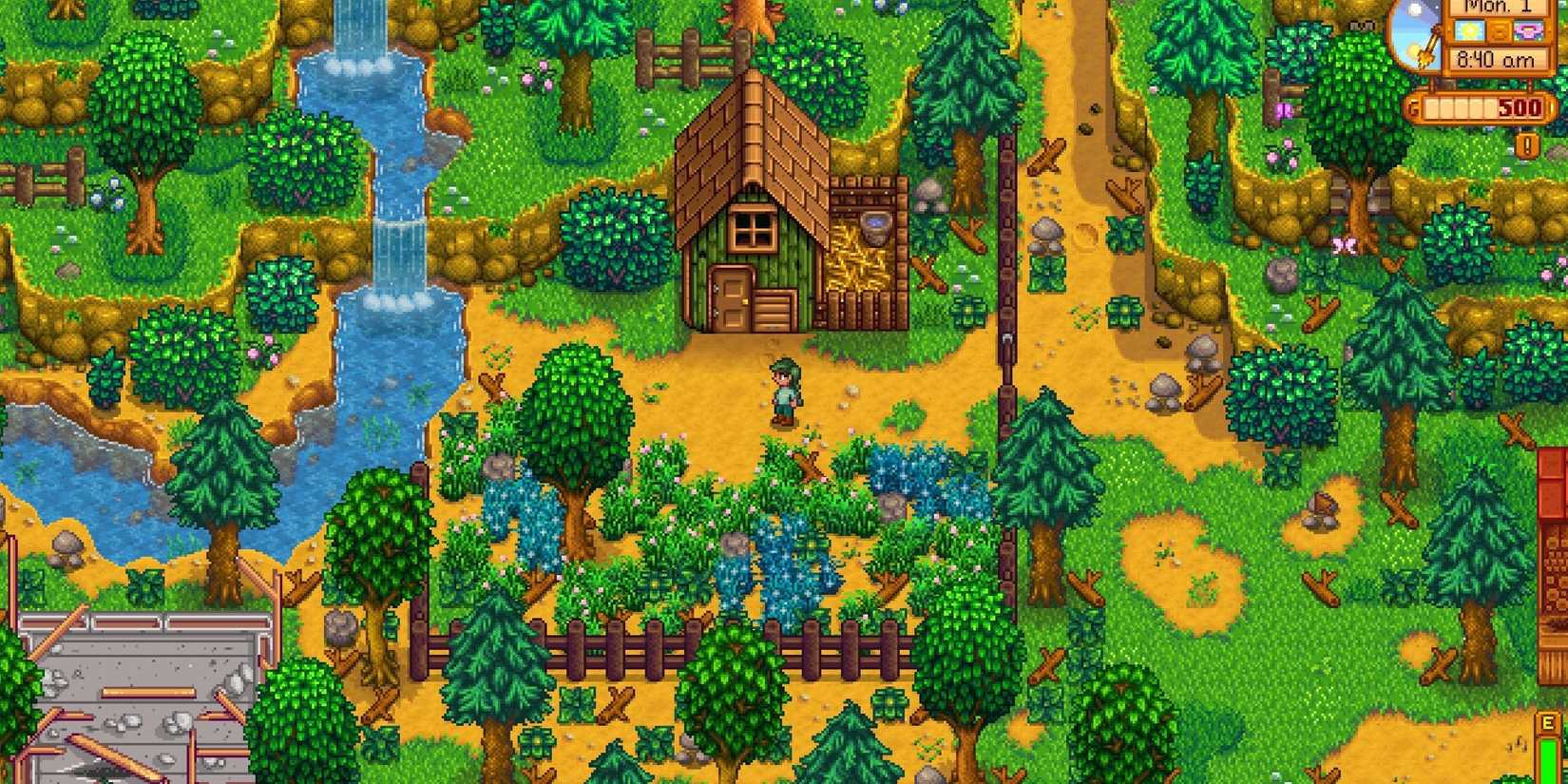Click the green energy bar
The height and width of the screenshot is (784, 1568).
[1549, 760]
